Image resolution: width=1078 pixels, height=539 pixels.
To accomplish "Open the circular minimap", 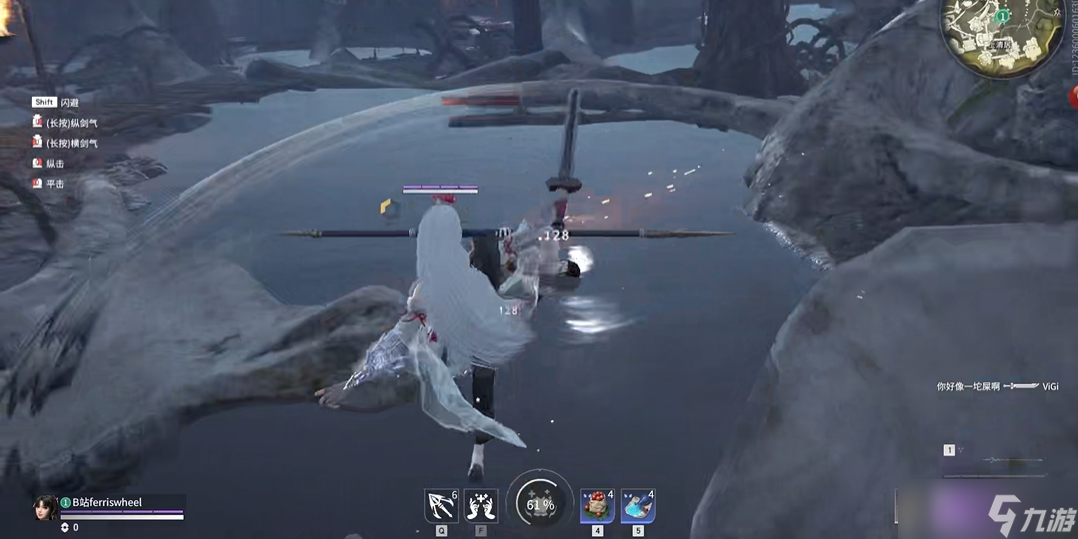I will tap(1005, 34).
